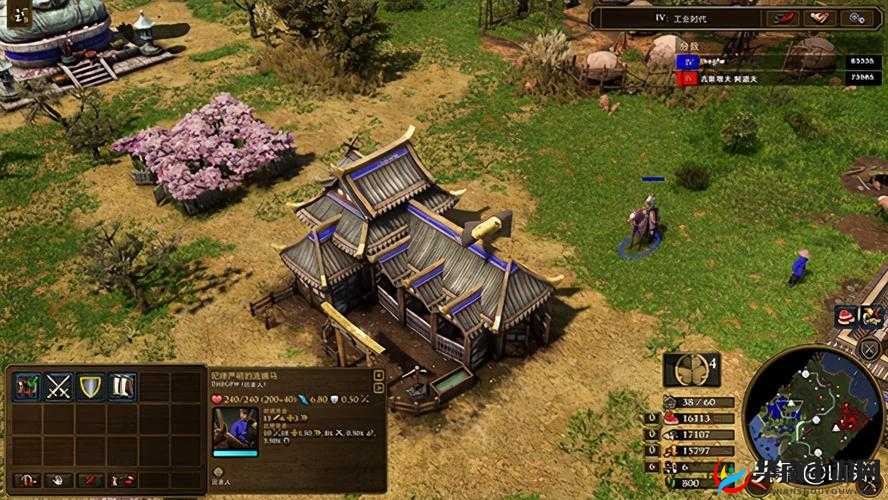
Task: Select the crossed swords command
Action: click(59, 387)
